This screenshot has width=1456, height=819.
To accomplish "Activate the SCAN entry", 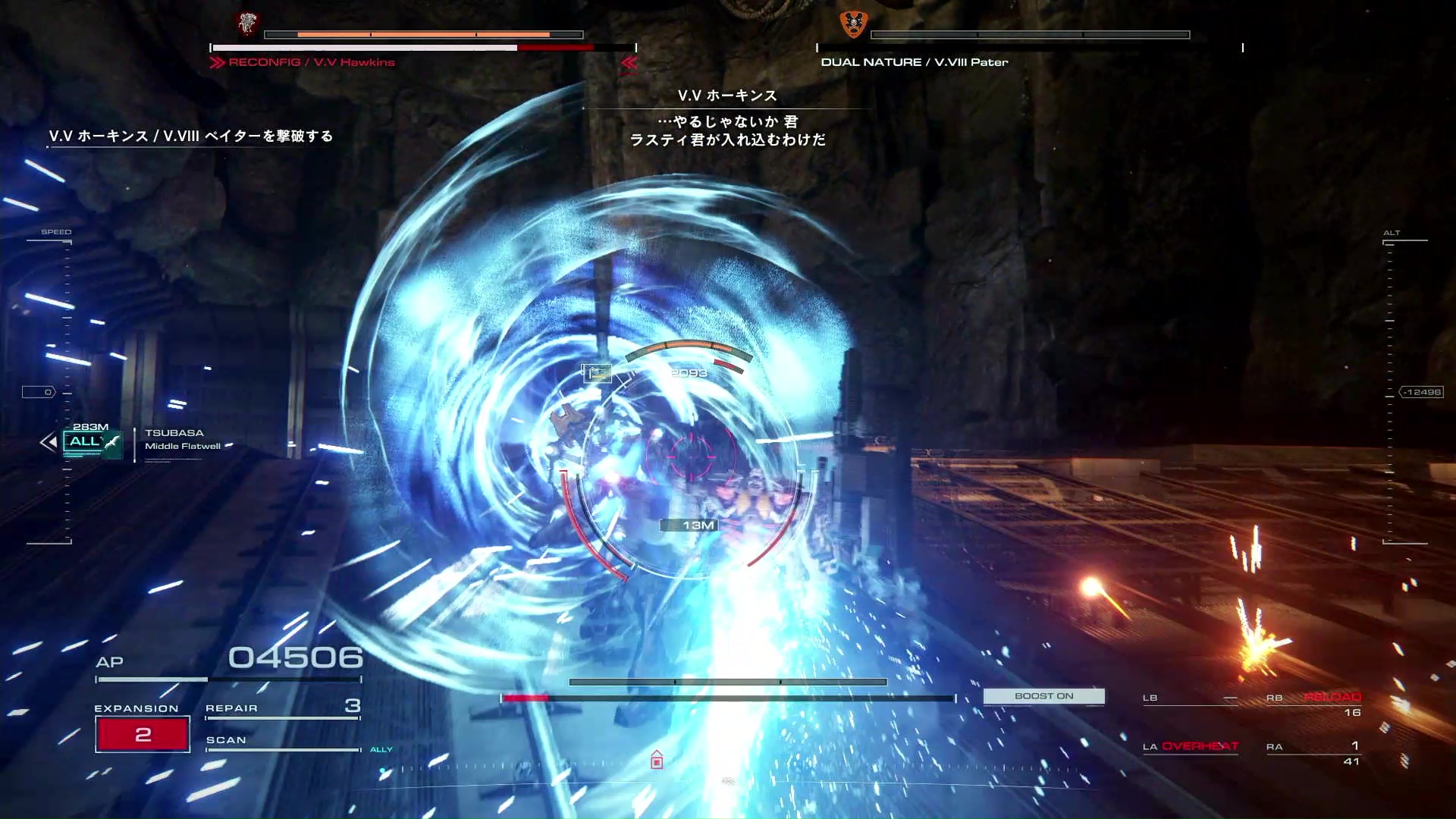I will pos(282,741).
